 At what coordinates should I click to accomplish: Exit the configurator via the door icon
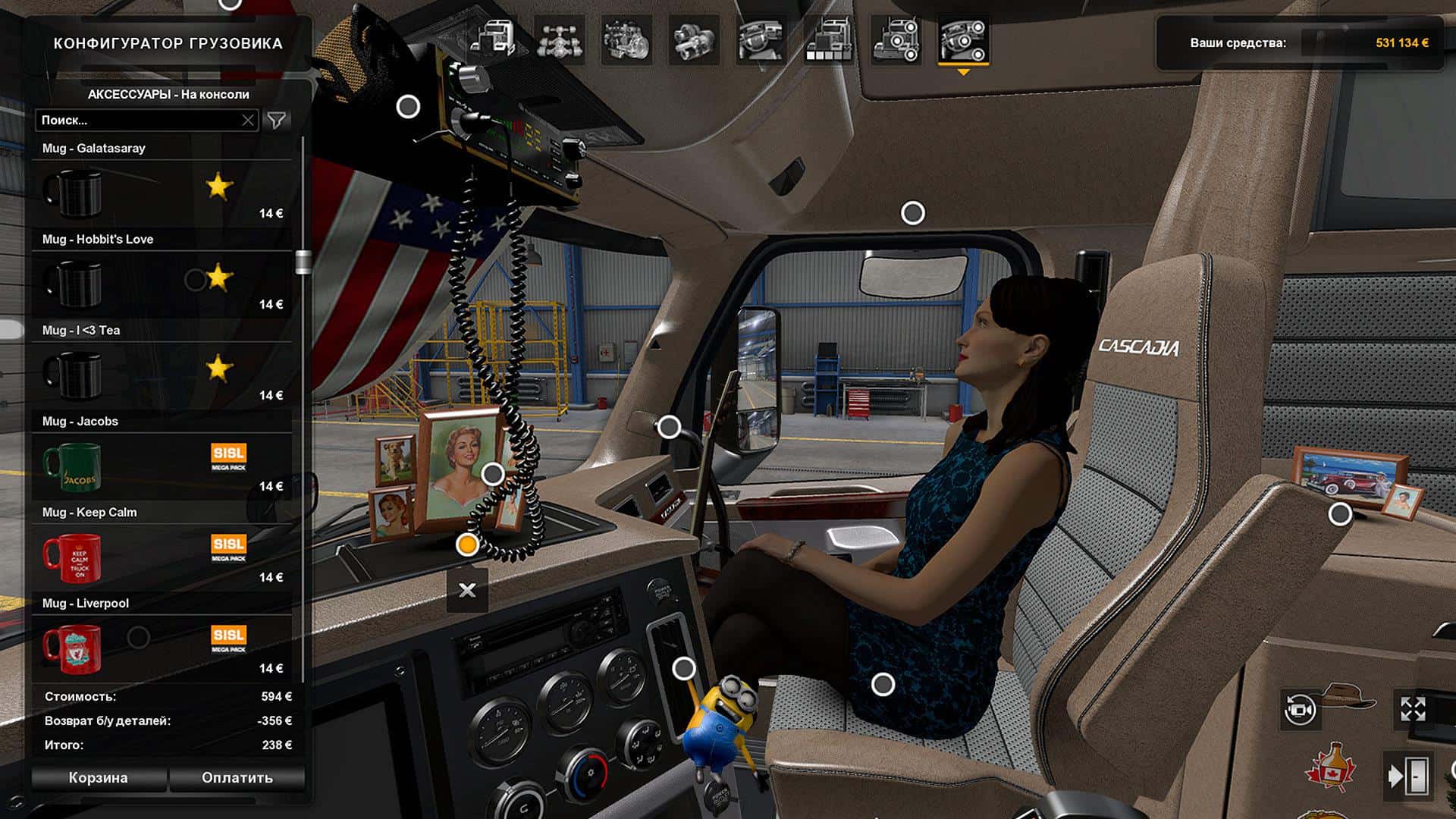(1407, 776)
